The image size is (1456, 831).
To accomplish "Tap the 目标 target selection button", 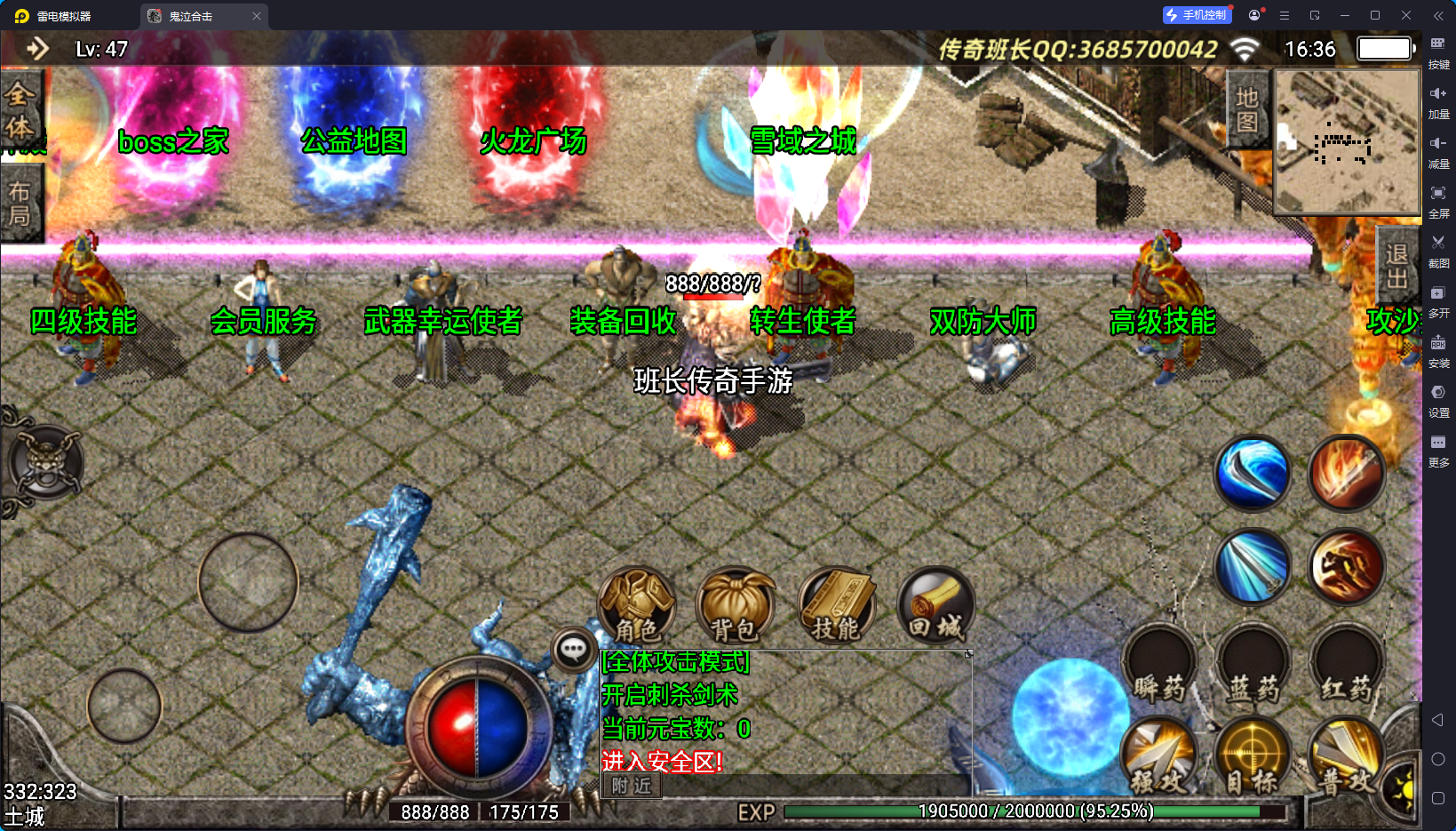I will [1253, 755].
